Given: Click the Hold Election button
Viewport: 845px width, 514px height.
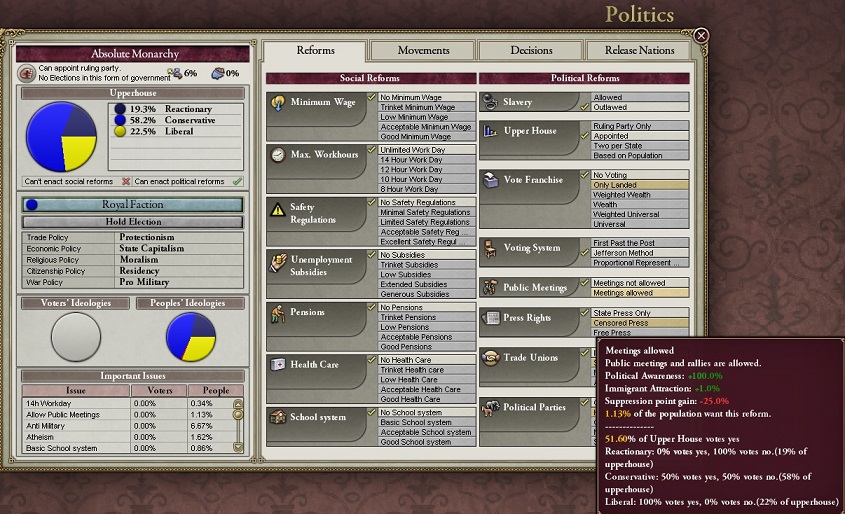Looking at the screenshot, I should [x=133, y=222].
